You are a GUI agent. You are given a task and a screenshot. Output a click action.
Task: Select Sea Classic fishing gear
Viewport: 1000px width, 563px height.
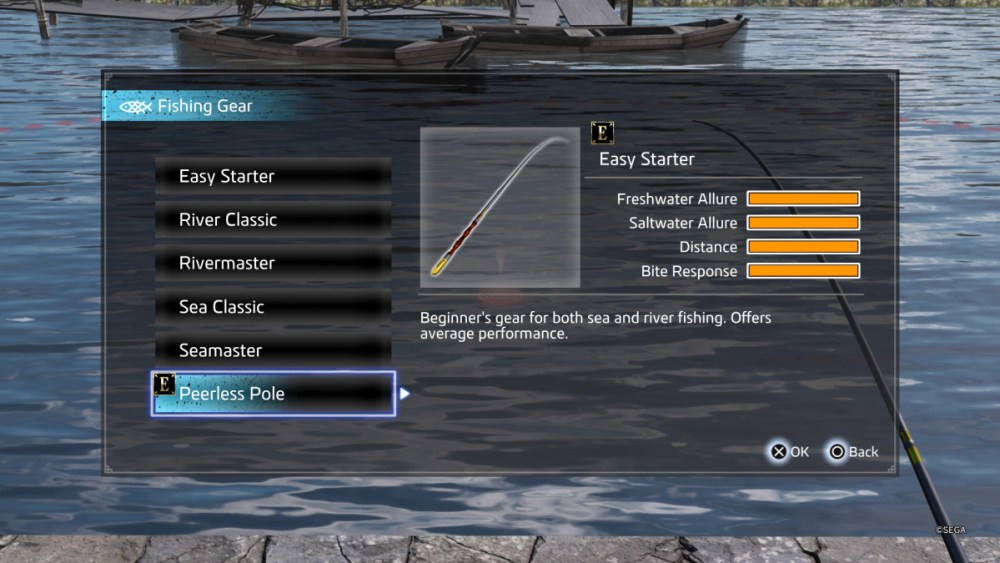pyautogui.click(x=273, y=307)
